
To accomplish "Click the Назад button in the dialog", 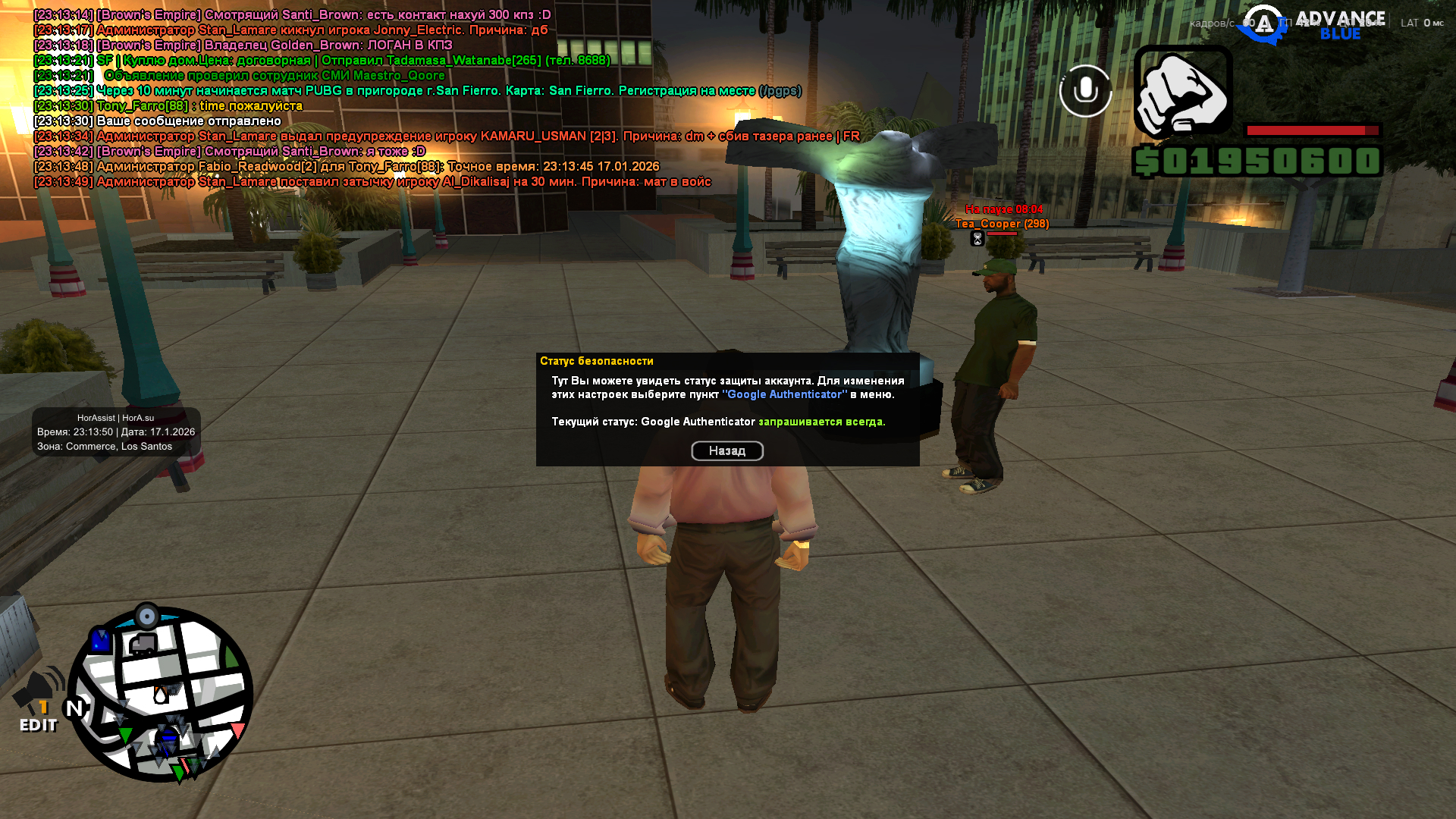I will point(726,451).
